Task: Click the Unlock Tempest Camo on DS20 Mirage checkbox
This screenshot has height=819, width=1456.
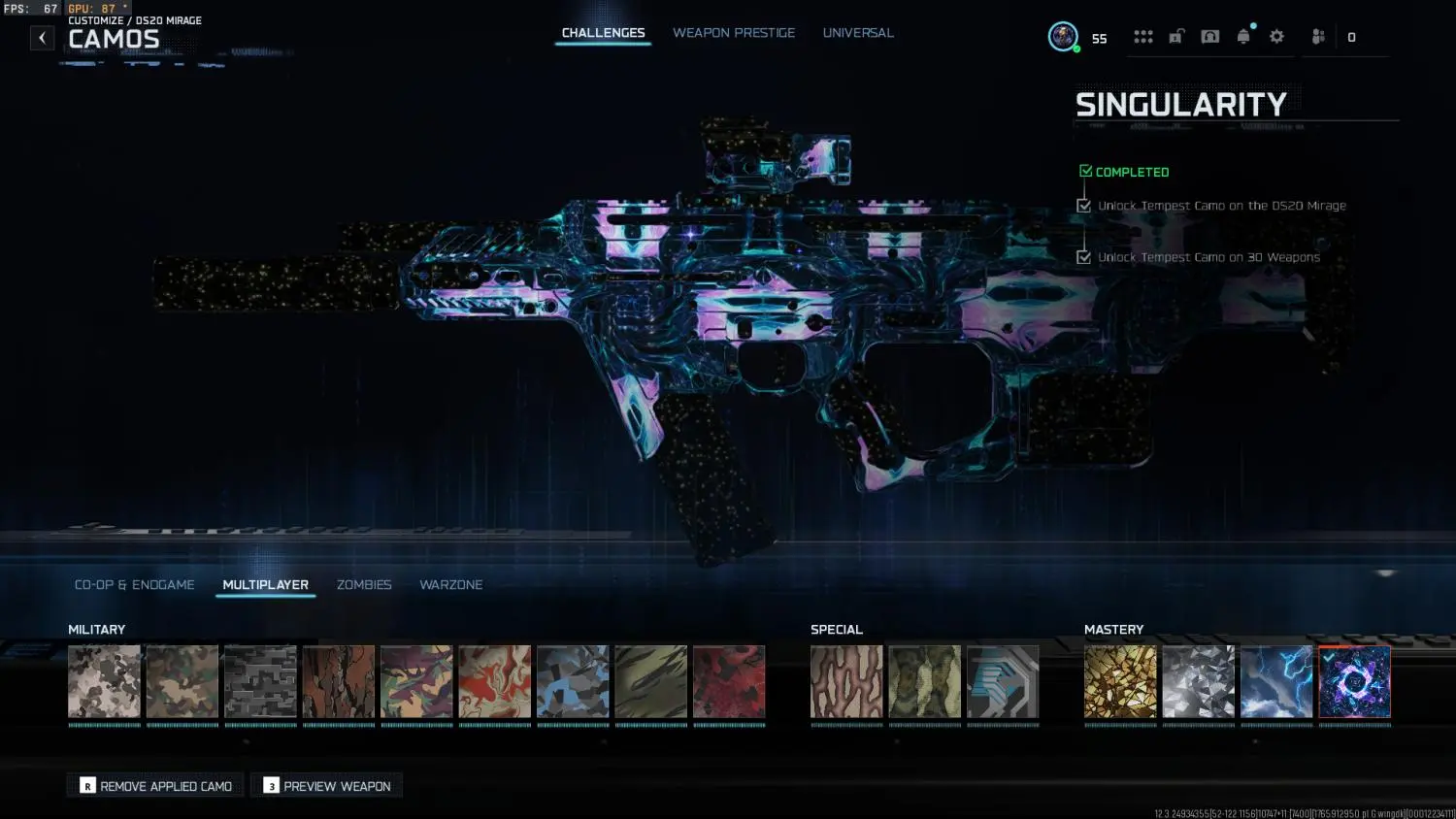Action: 1083,205
